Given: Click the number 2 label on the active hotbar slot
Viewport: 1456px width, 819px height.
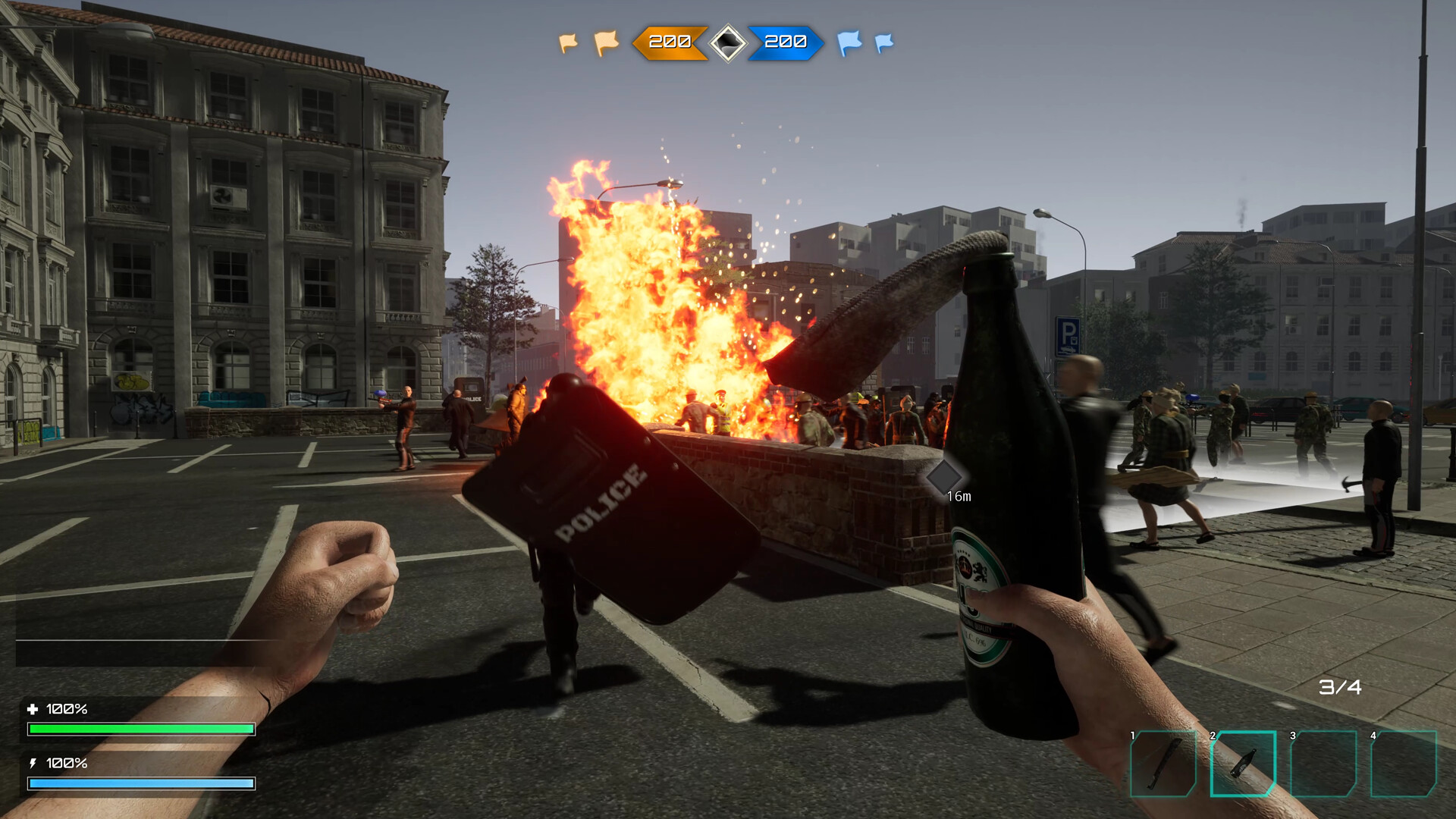Looking at the screenshot, I should tap(1213, 734).
